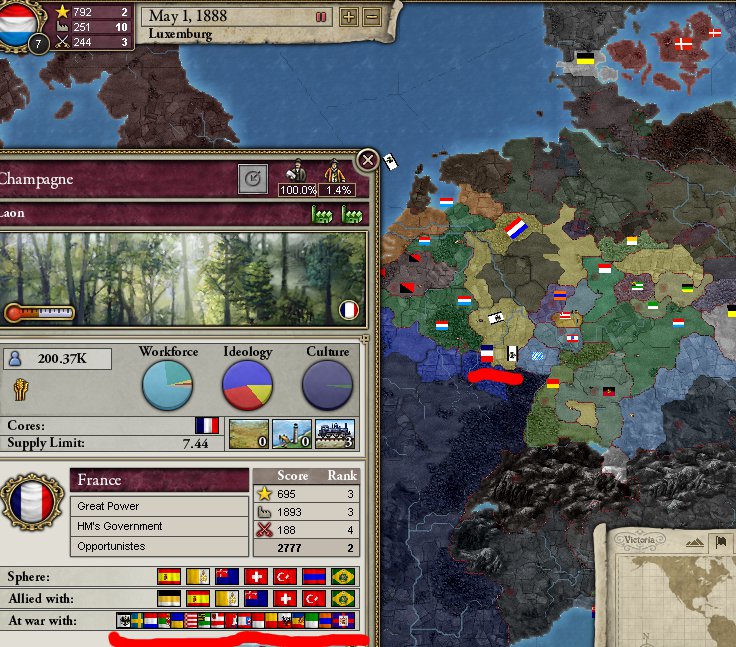
Task: Open the round arrow button beside Champagne
Action: 254,179
